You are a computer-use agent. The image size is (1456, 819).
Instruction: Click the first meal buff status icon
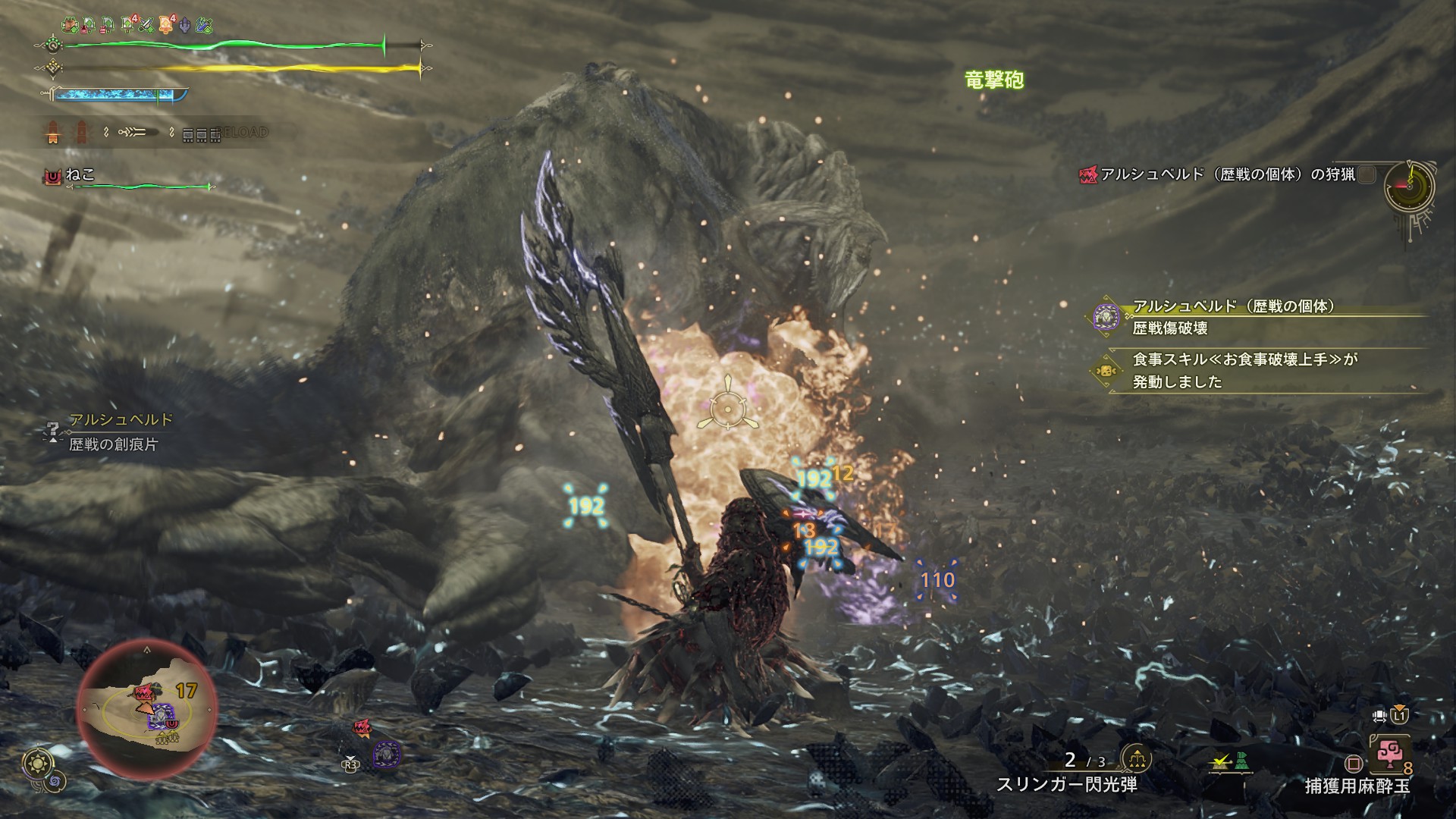[x=69, y=25]
